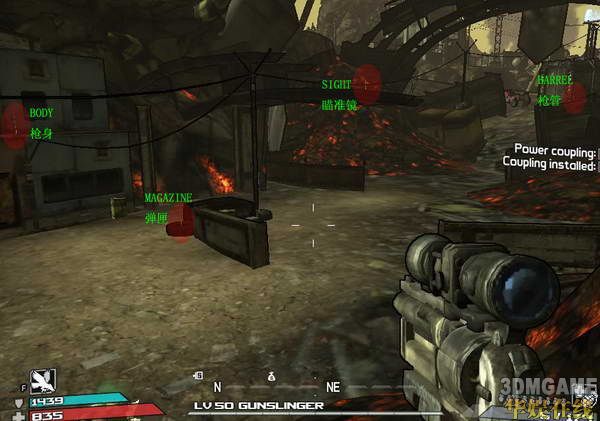
Task: Click the small square marker on compass
Action: tap(199, 377)
